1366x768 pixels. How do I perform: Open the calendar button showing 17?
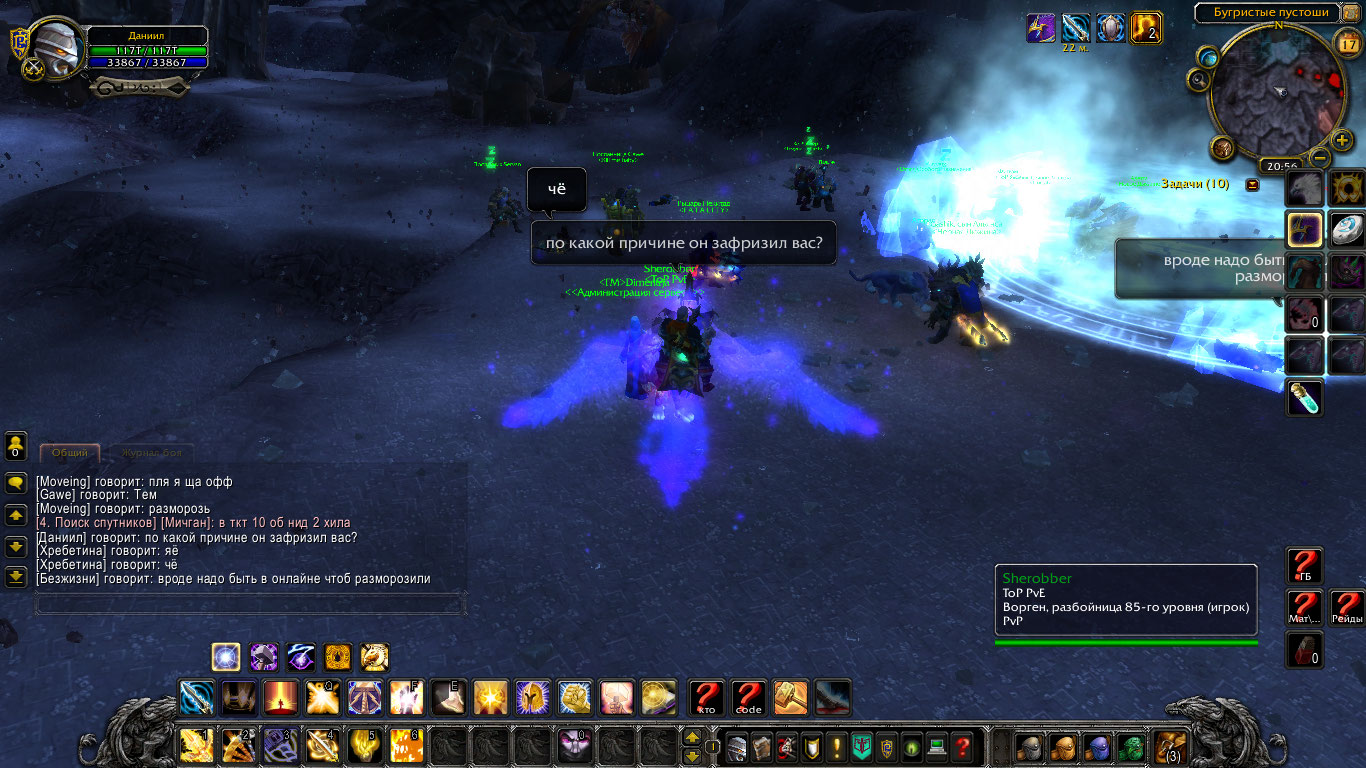pyautogui.click(x=1347, y=43)
